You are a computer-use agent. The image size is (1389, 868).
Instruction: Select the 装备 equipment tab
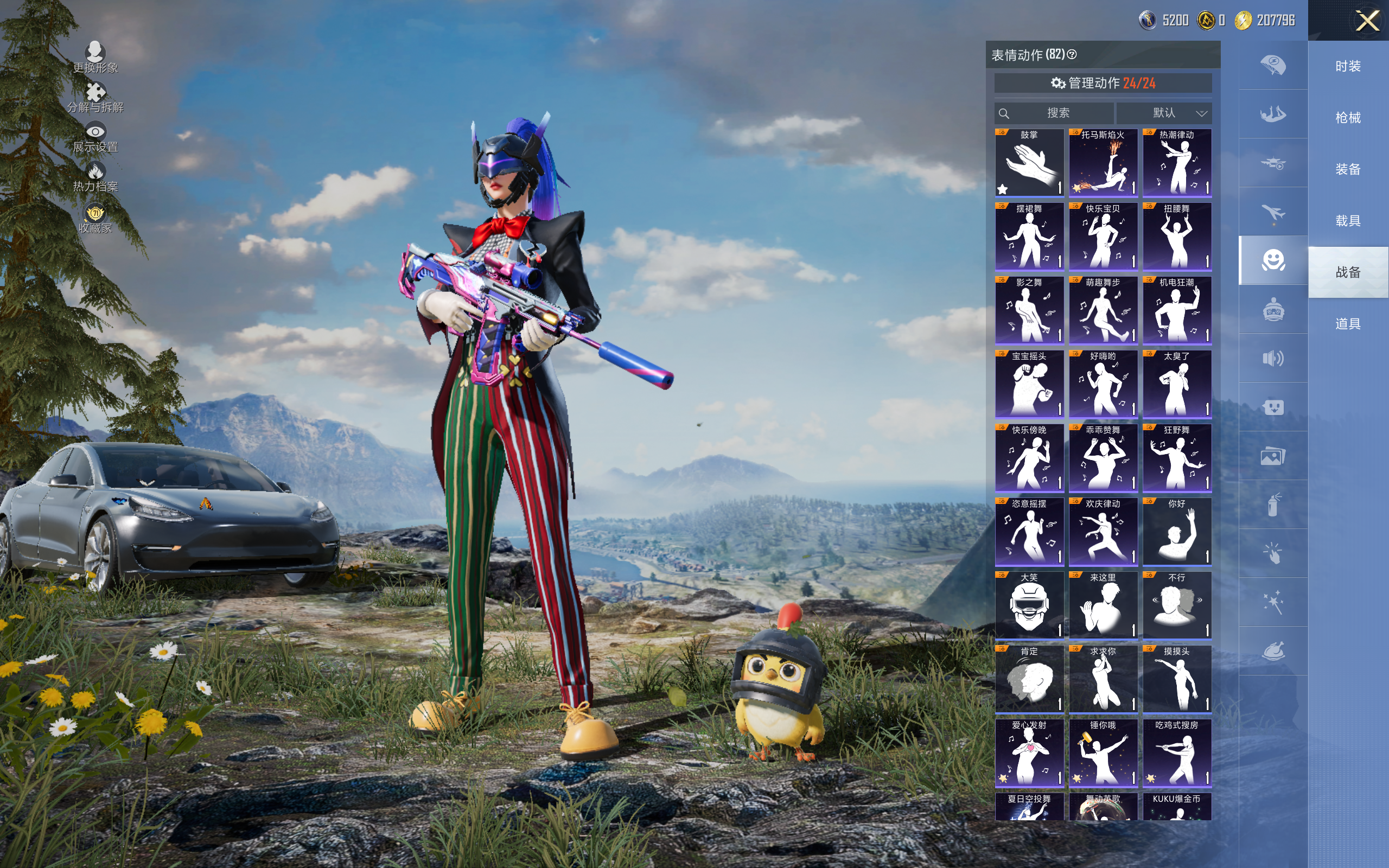1348,169
